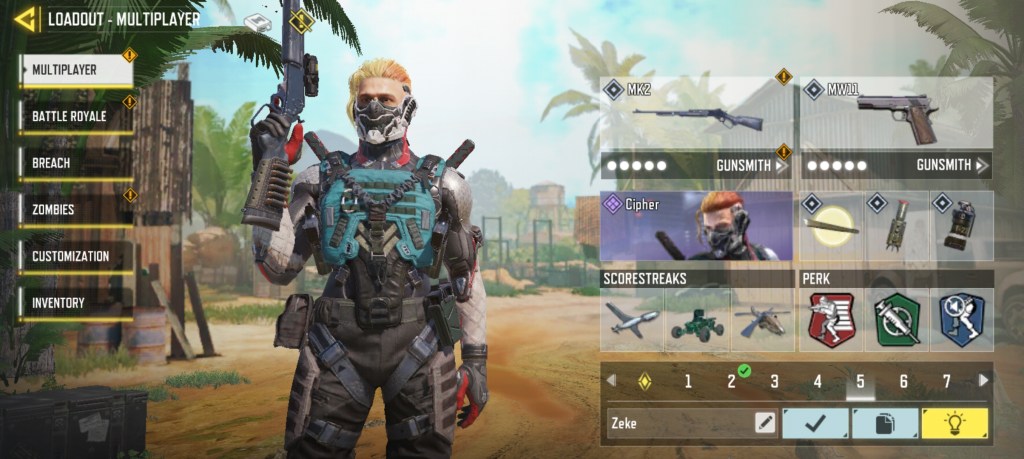This screenshot has height=459, width=1024.
Task: Select the Cipher operator card
Action: click(x=696, y=225)
